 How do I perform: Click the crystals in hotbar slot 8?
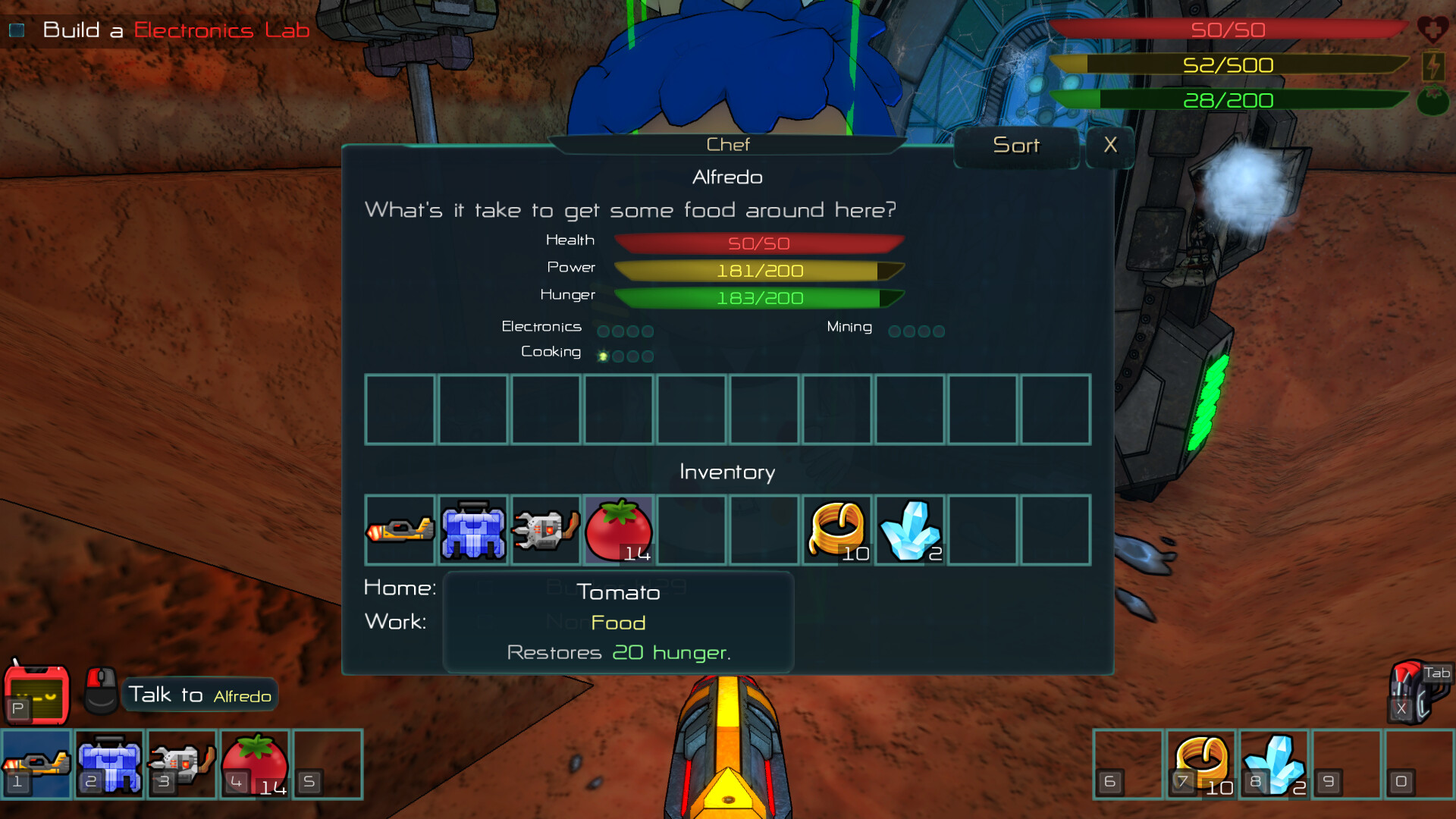[x=1274, y=764]
